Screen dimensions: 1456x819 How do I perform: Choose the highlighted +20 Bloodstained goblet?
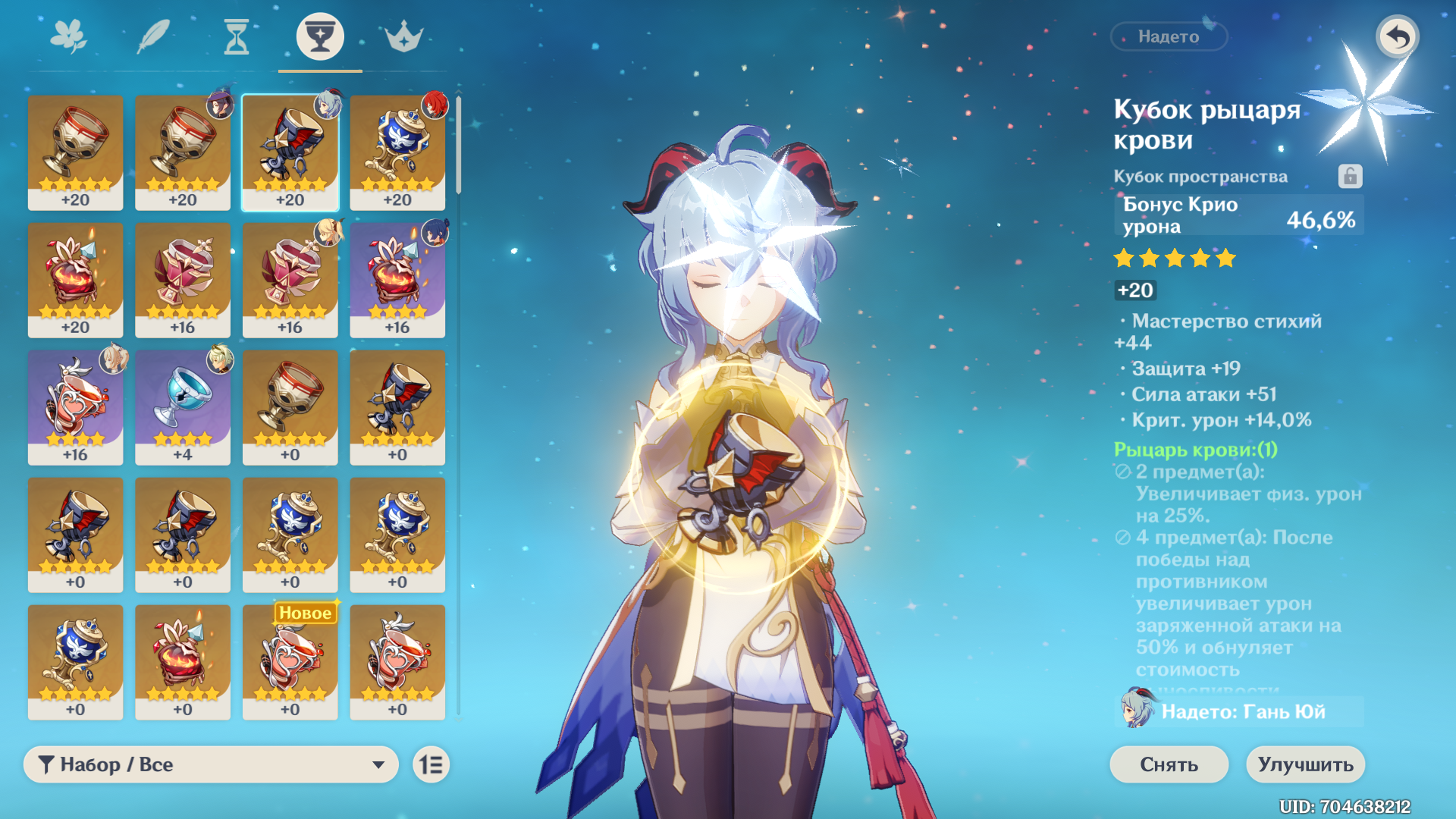pyautogui.click(x=290, y=152)
